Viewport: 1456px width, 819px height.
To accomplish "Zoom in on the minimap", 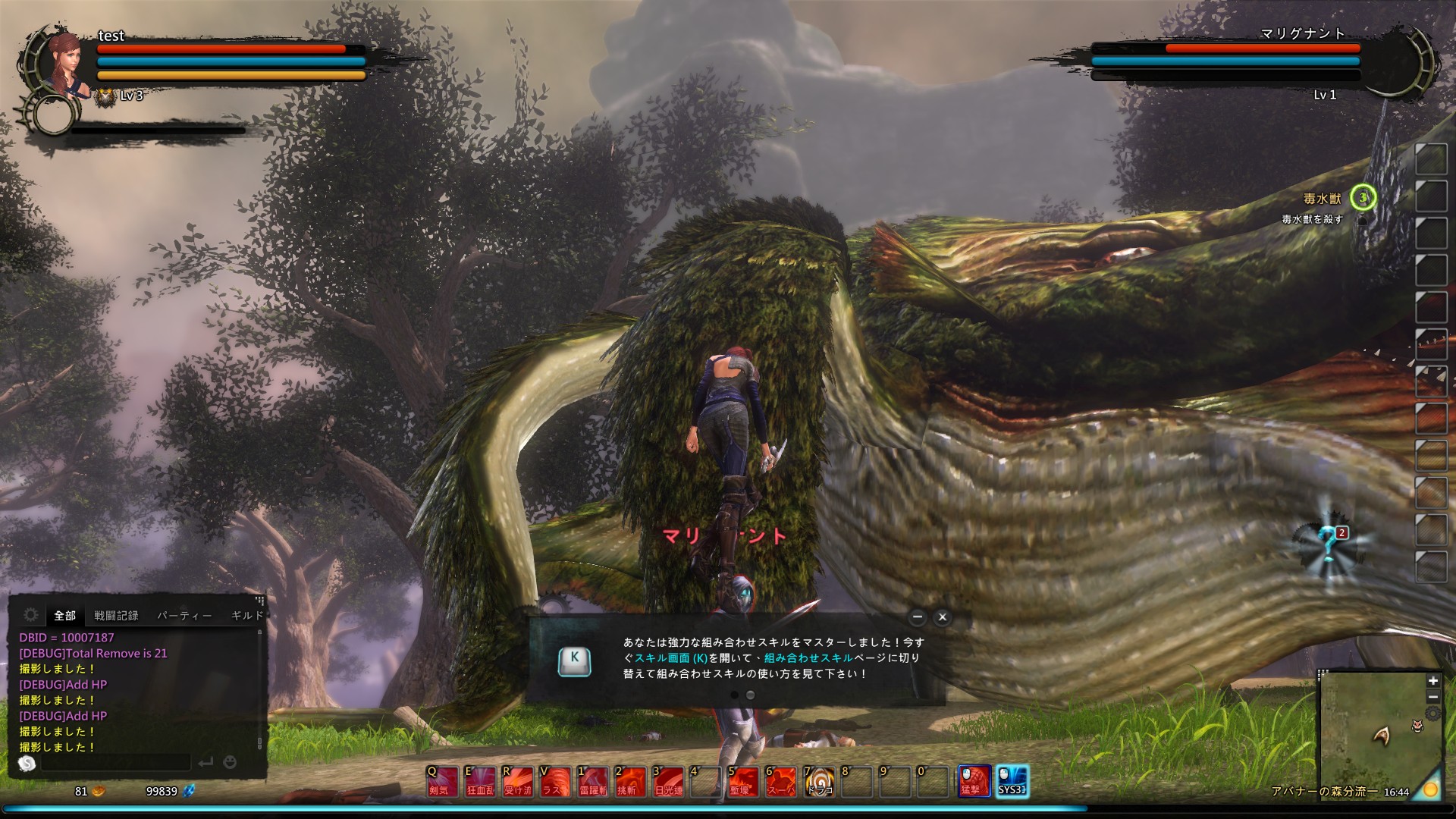I will (x=1432, y=681).
